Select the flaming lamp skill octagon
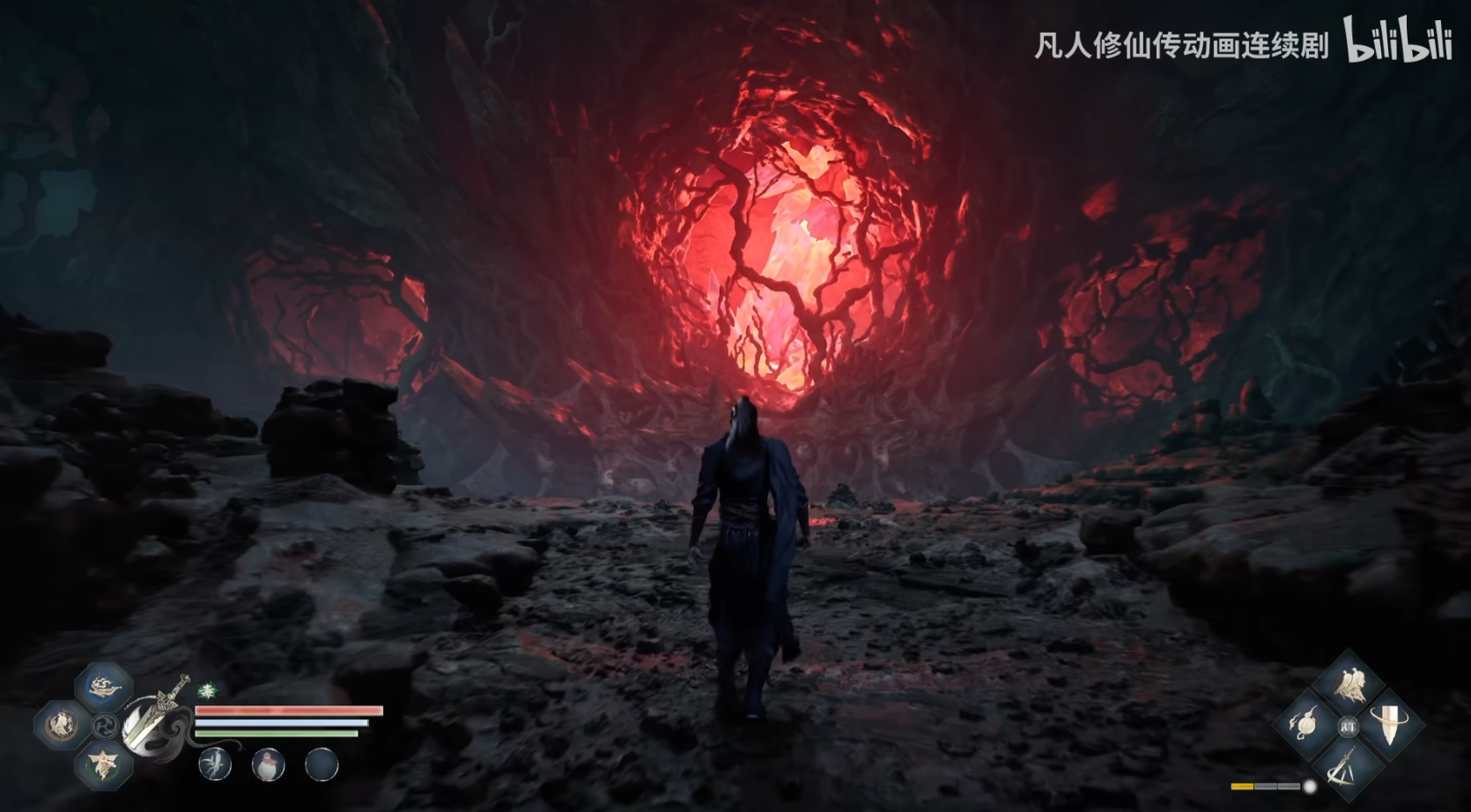 tap(104, 686)
